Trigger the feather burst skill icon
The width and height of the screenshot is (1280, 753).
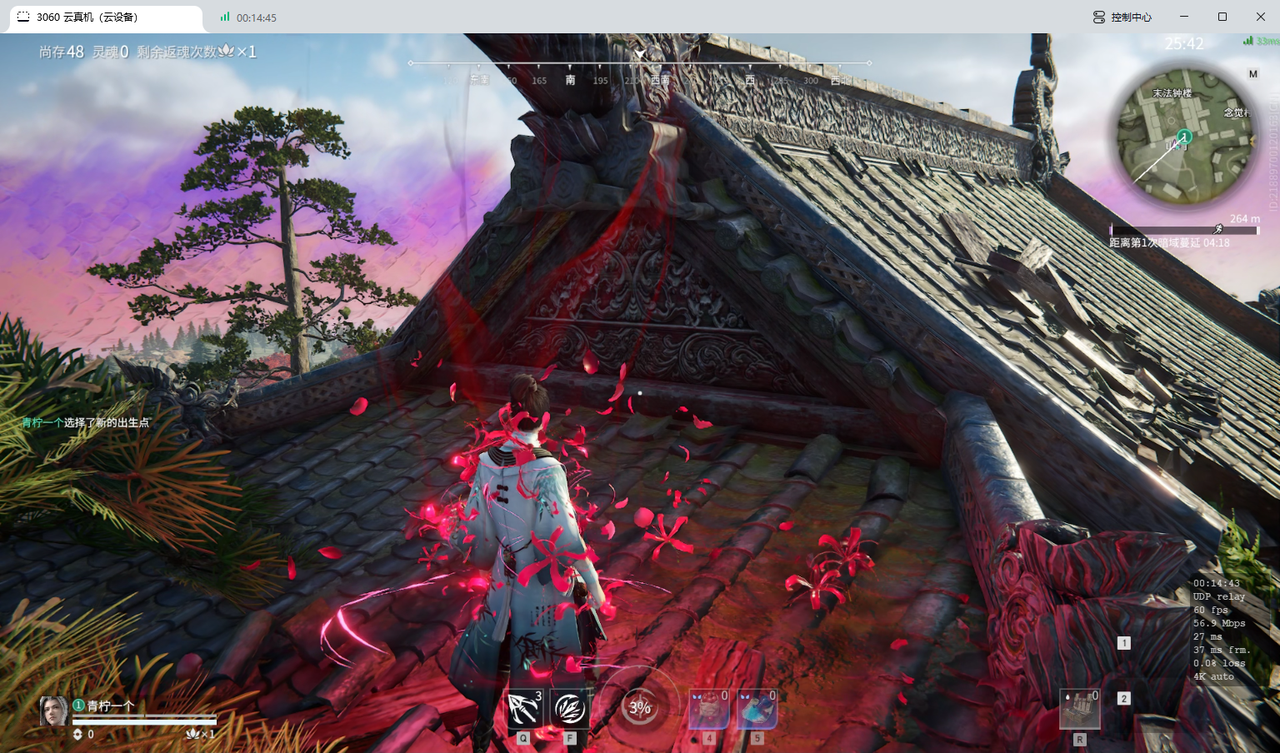tap(570, 709)
